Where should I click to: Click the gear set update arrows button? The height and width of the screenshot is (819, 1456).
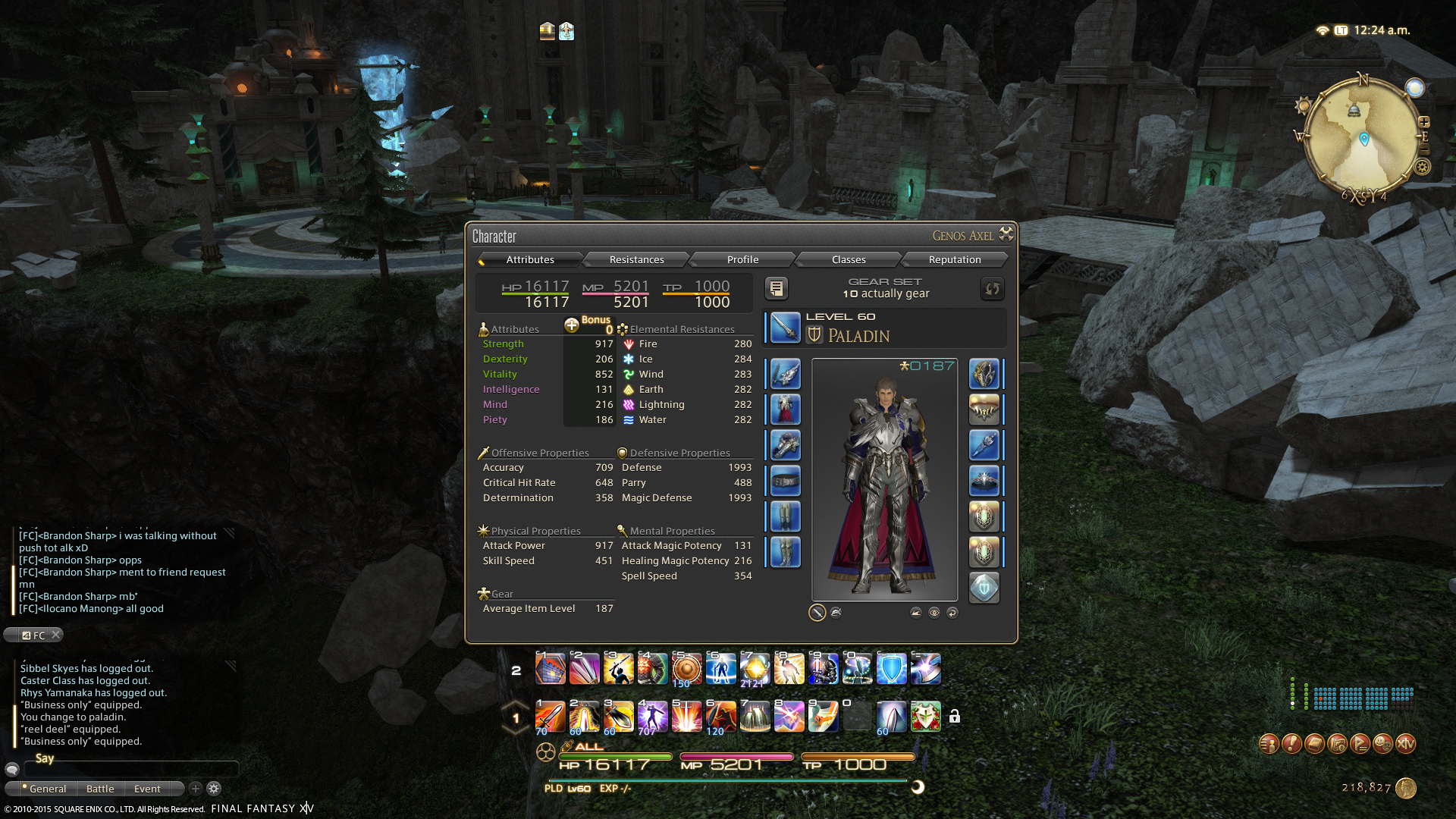click(x=992, y=288)
